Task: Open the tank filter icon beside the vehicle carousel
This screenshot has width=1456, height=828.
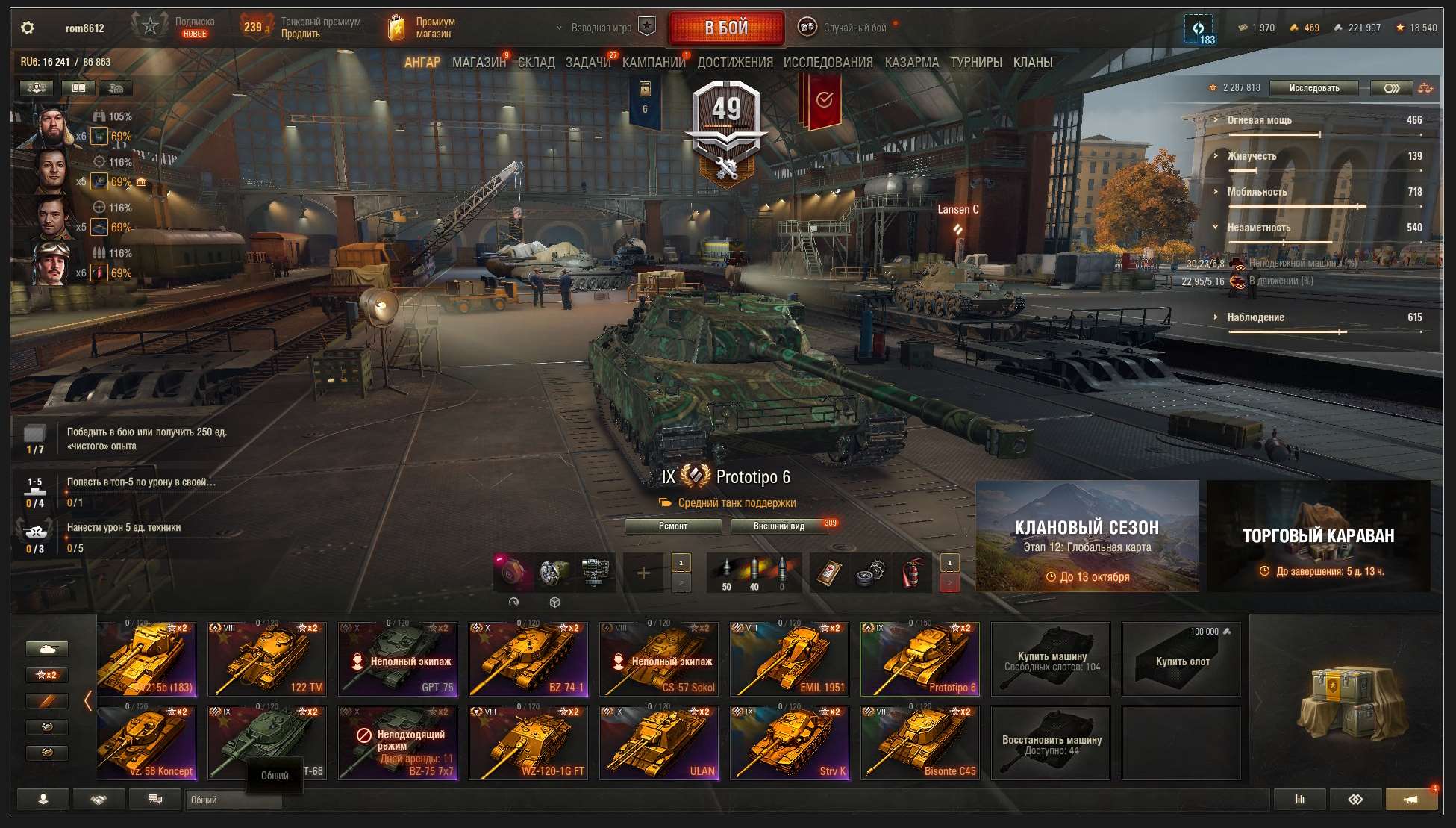Action: click(48, 648)
